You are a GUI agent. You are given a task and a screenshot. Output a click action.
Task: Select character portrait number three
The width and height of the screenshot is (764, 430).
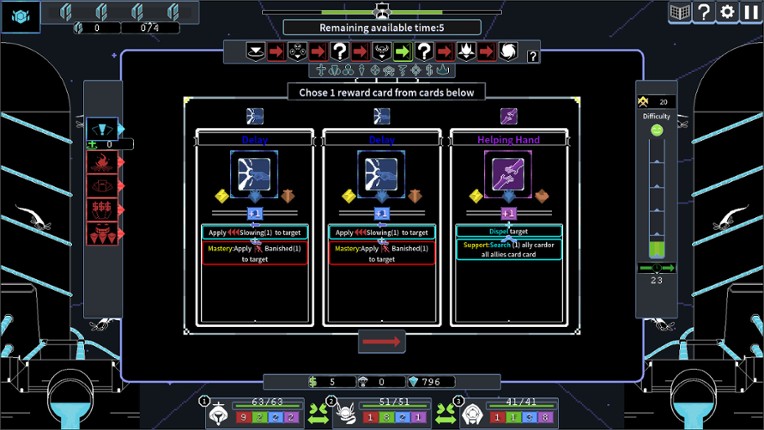(473, 412)
